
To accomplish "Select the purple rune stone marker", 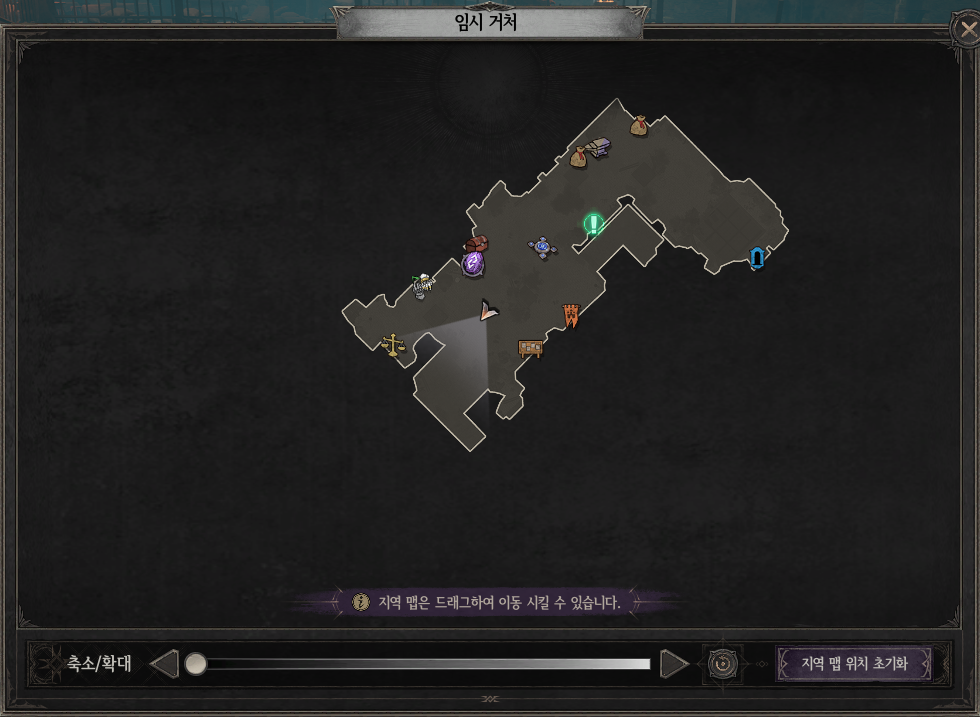I will pyautogui.click(x=473, y=264).
